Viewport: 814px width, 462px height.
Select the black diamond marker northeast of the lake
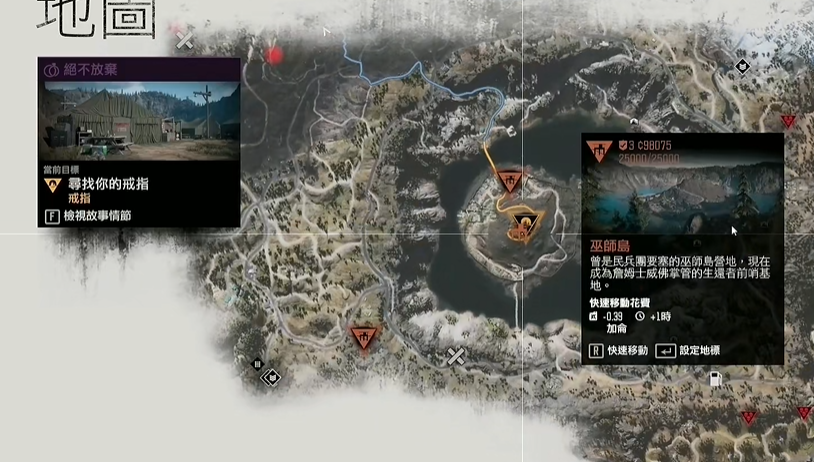742,67
